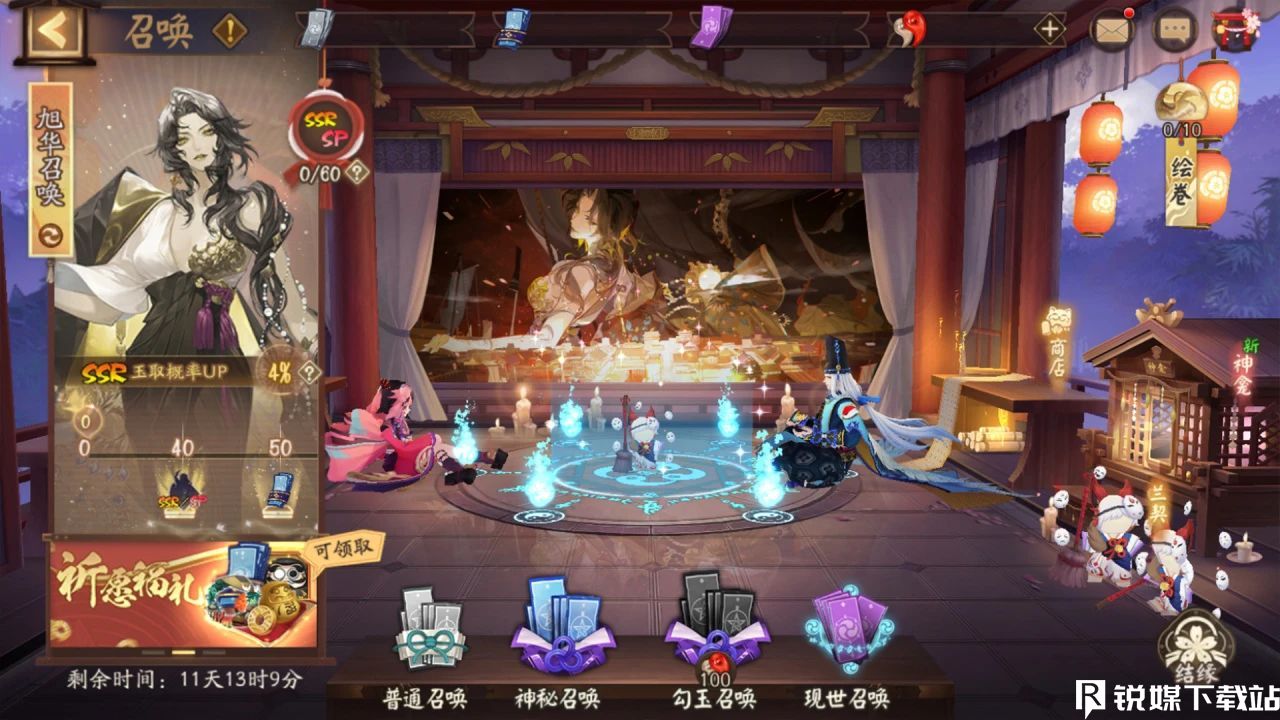Open the help question mark beside the 0/60 counter
Image resolution: width=1280 pixels, height=720 pixels.
tap(356, 173)
